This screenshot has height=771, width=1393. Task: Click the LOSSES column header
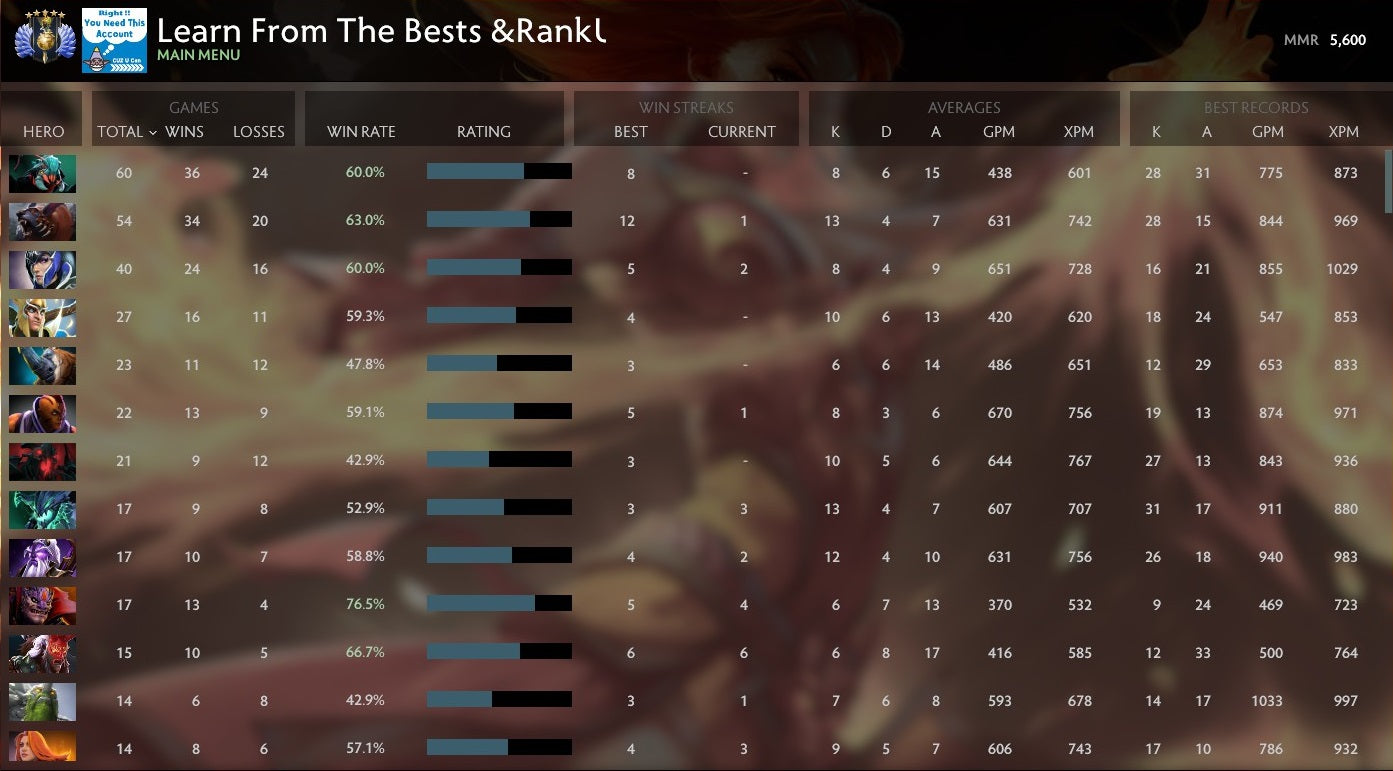[259, 131]
